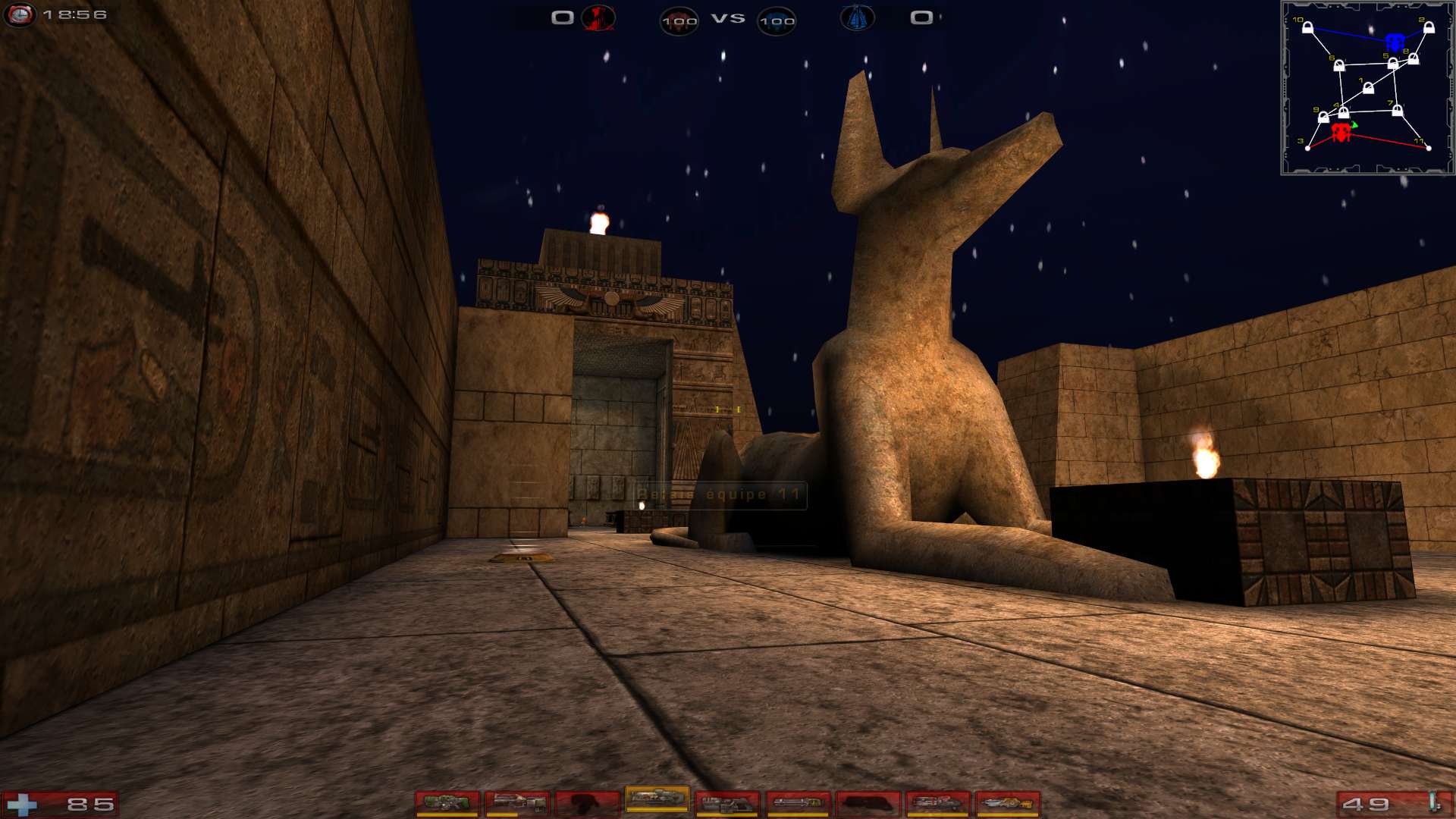Click node 11 dot on the minimap
This screenshot has height=819, width=1456.
pos(1429,148)
